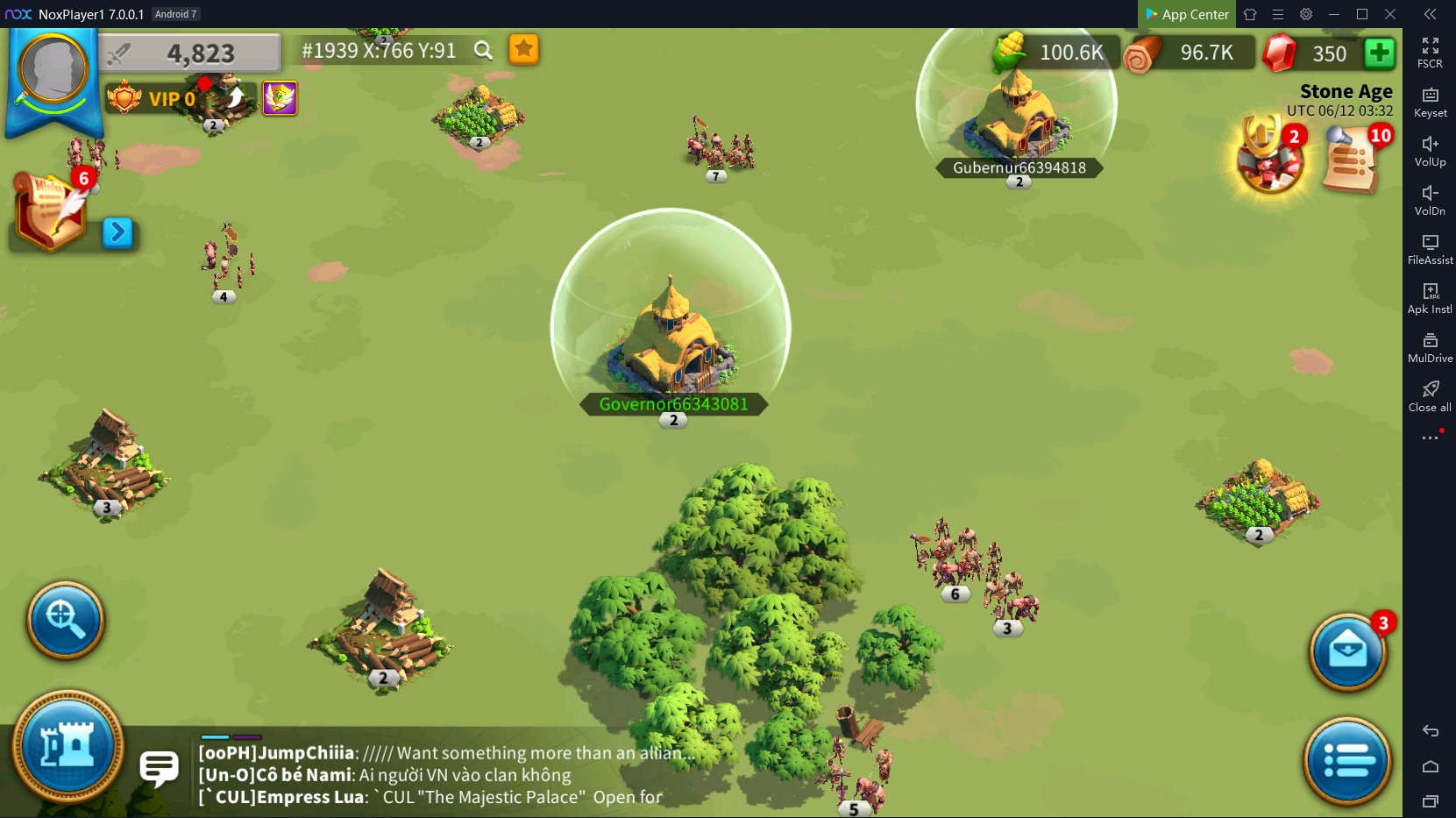Open the star bookmarks button
The image size is (1456, 818).
(523, 50)
